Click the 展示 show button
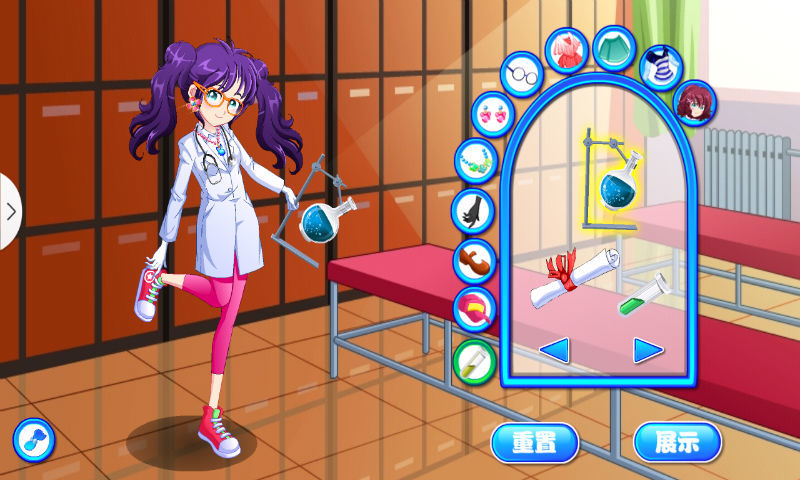 (x=677, y=442)
